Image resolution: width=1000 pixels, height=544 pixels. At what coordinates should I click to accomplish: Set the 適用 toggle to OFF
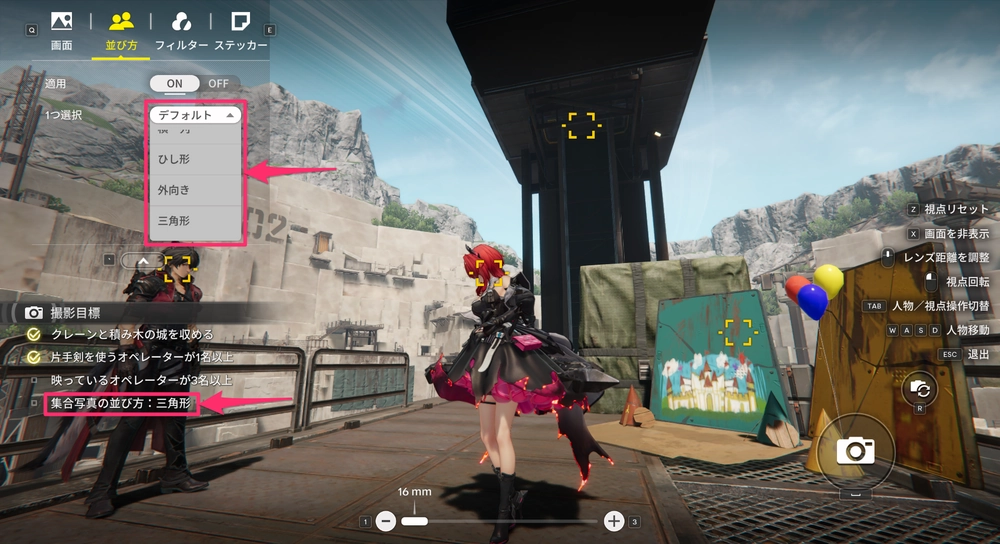click(217, 83)
